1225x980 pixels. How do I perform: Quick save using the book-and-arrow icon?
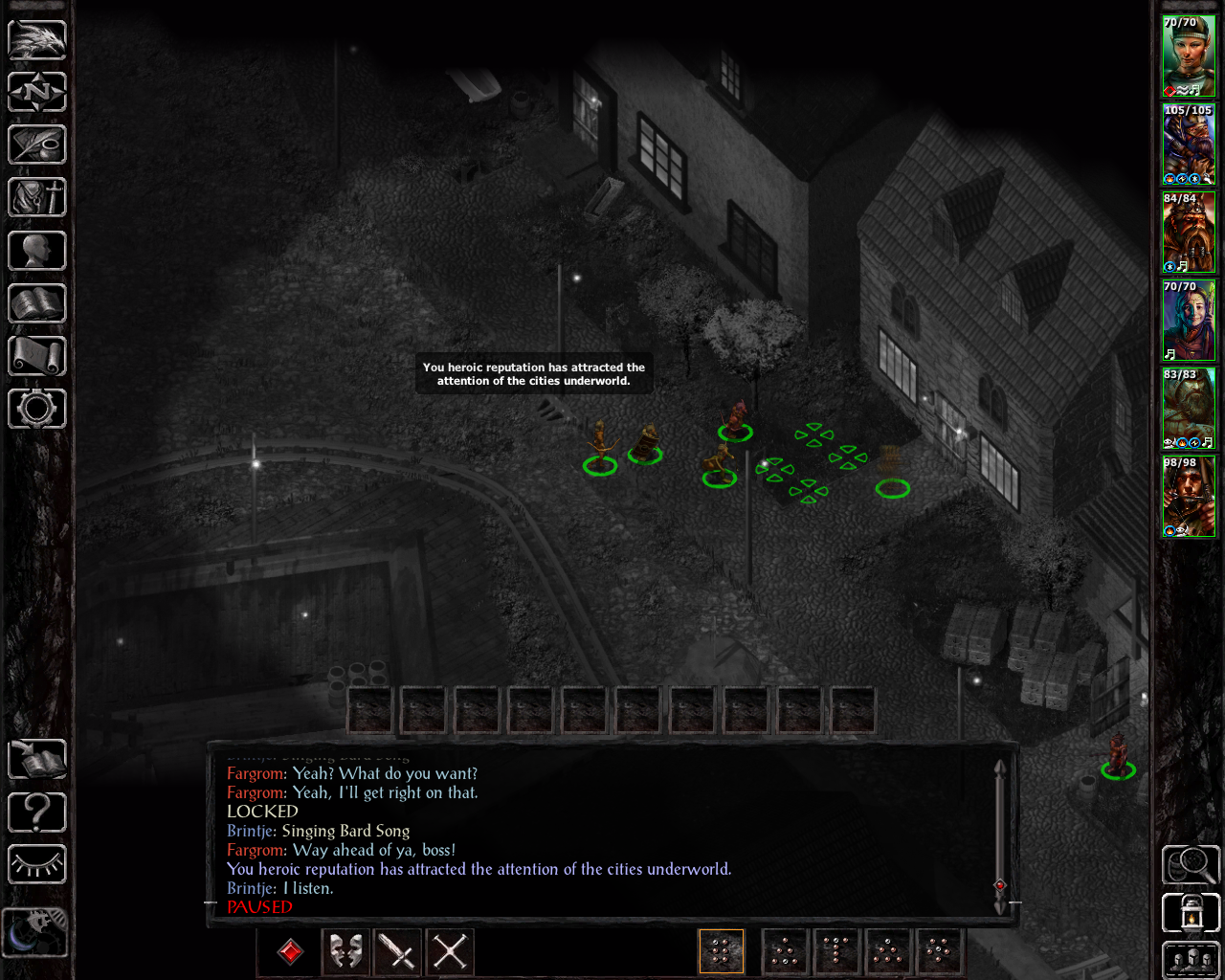pyautogui.click(x=37, y=761)
